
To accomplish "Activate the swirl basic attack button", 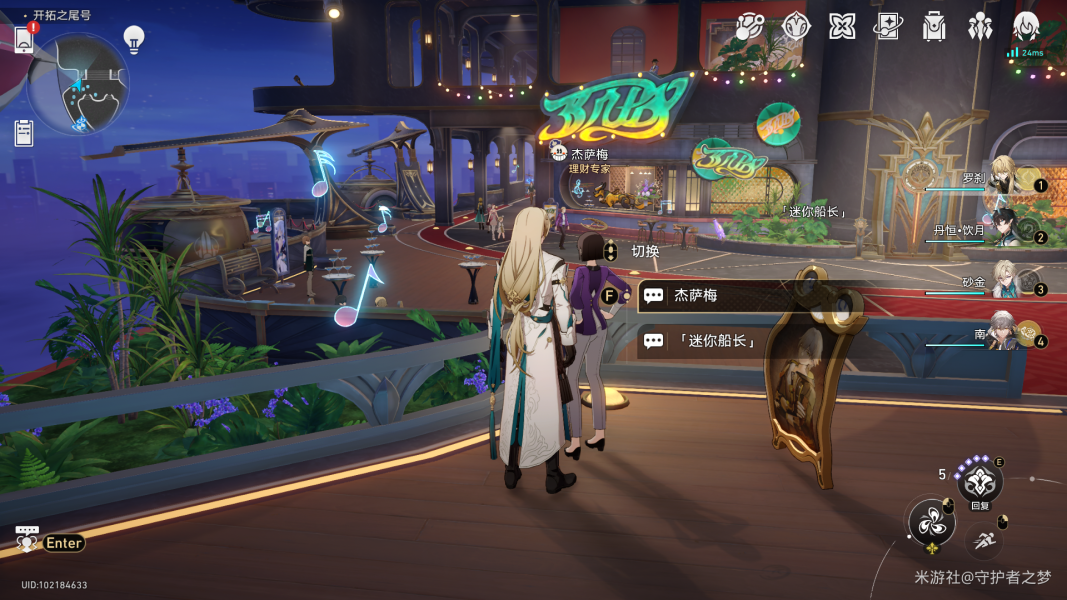I will [931, 522].
